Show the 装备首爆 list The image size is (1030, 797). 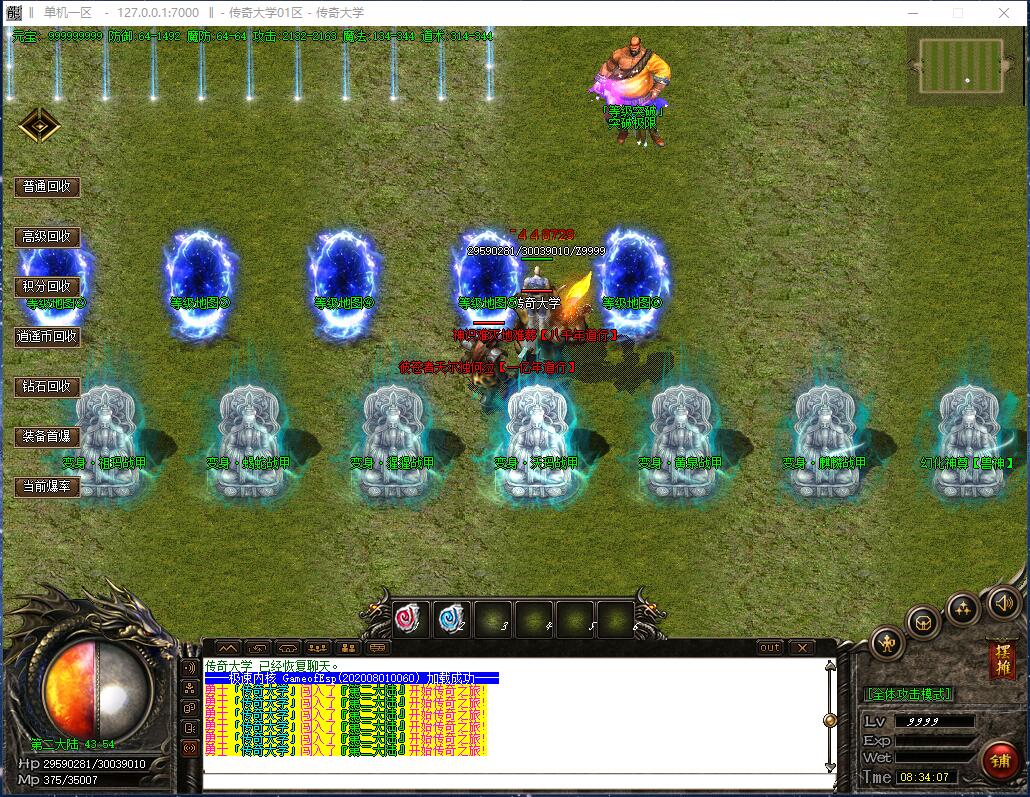(47, 437)
